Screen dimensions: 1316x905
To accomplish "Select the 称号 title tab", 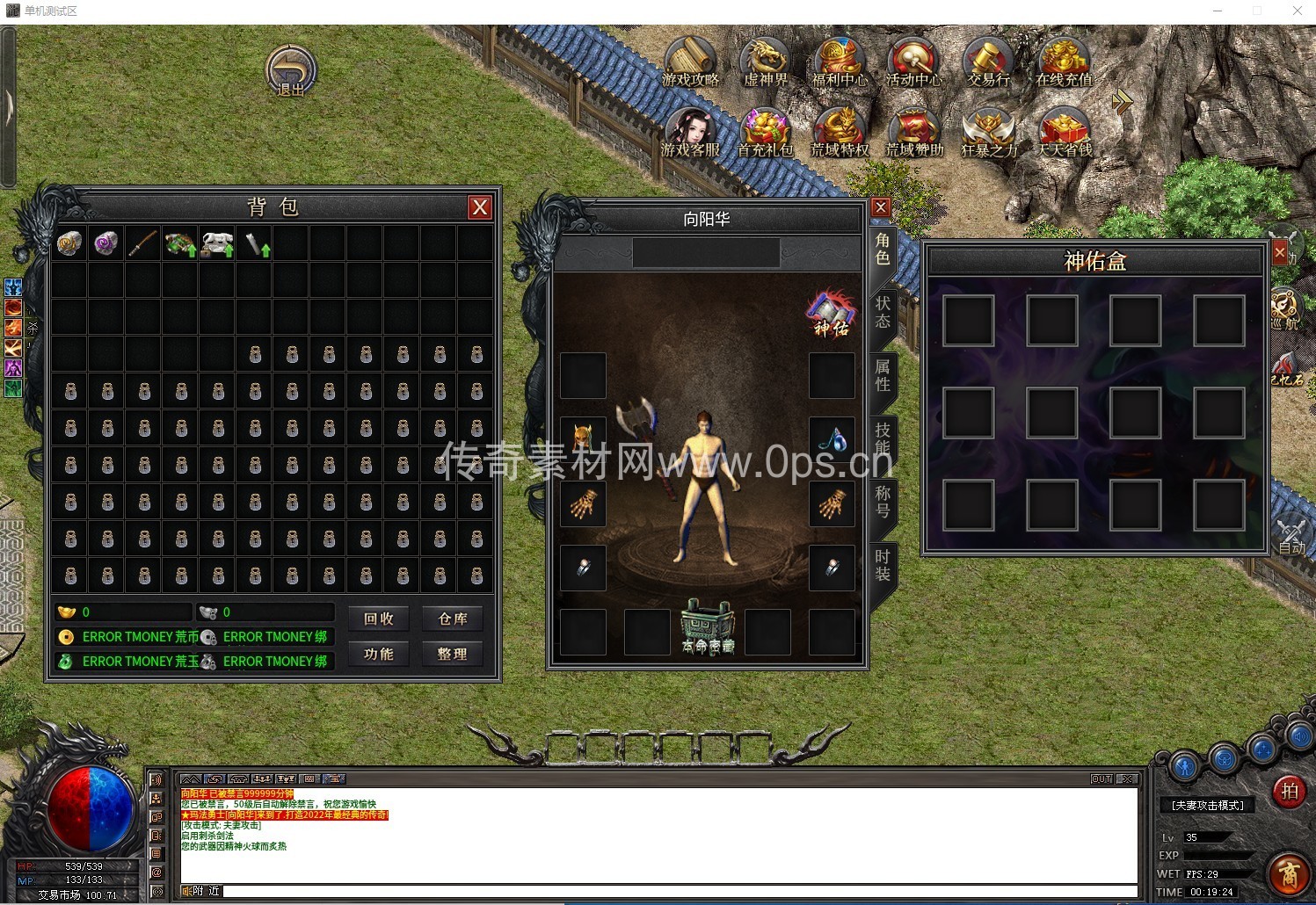I will (883, 501).
